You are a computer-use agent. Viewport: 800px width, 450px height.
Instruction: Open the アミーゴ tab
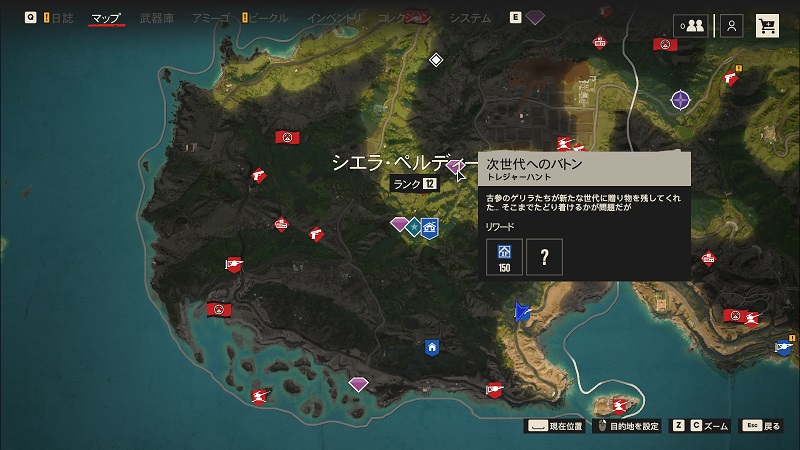pyautogui.click(x=211, y=18)
